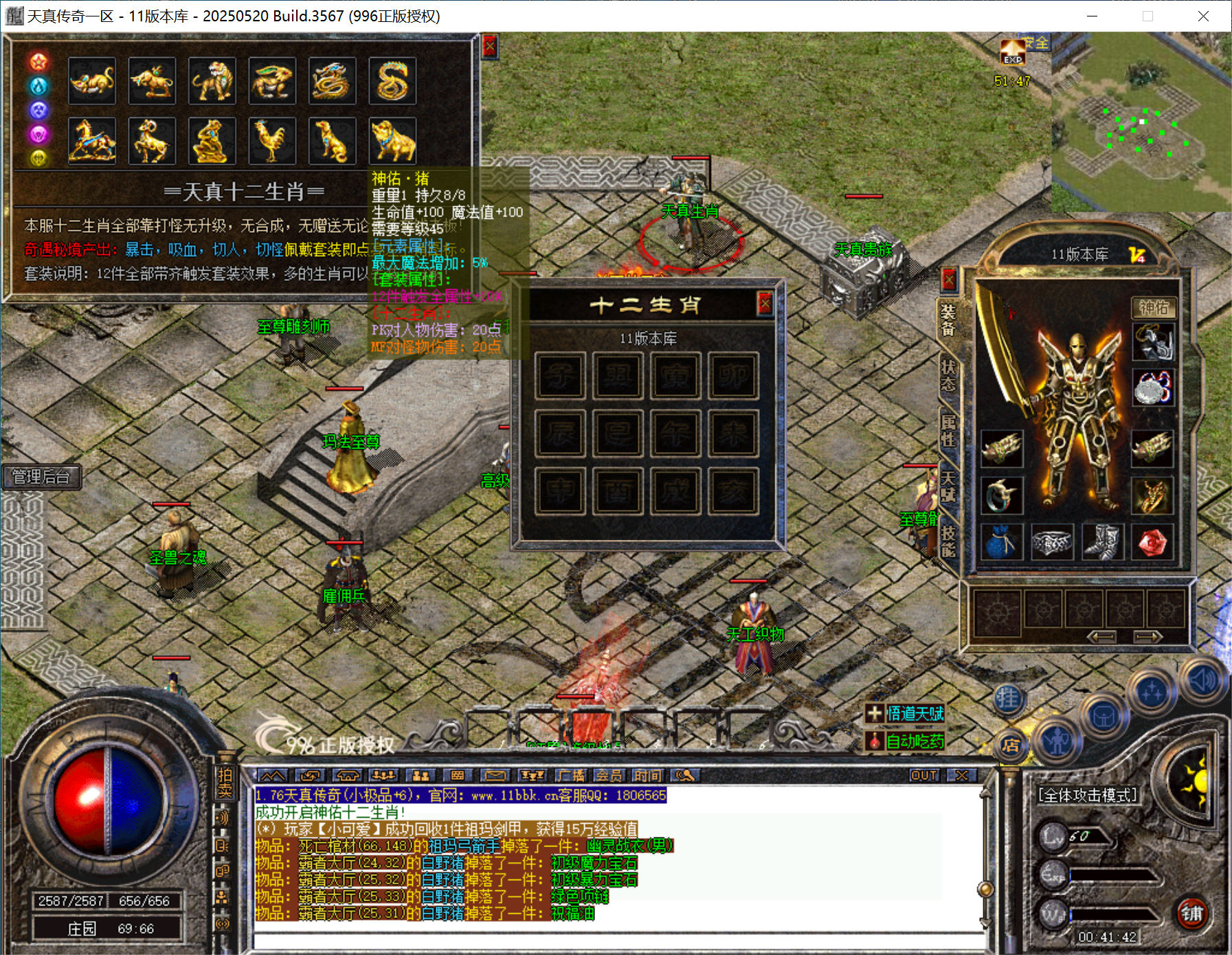This screenshot has width=1232, height=955.
Task: Open the 管理后台 admin panel
Action: click(x=41, y=477)
